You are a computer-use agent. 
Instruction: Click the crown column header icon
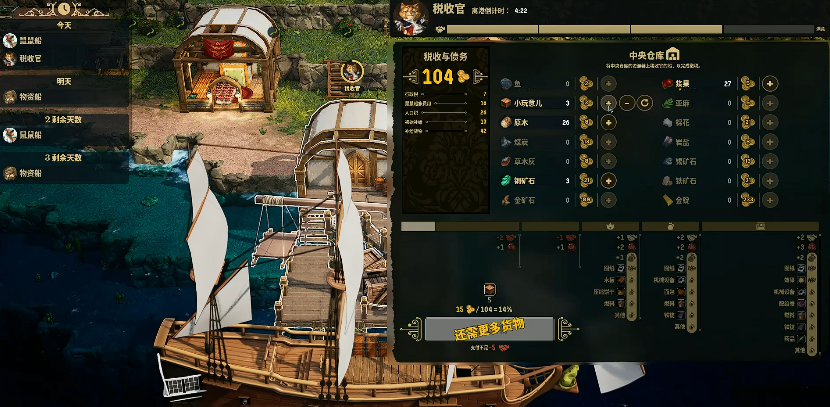click(610, 226)
